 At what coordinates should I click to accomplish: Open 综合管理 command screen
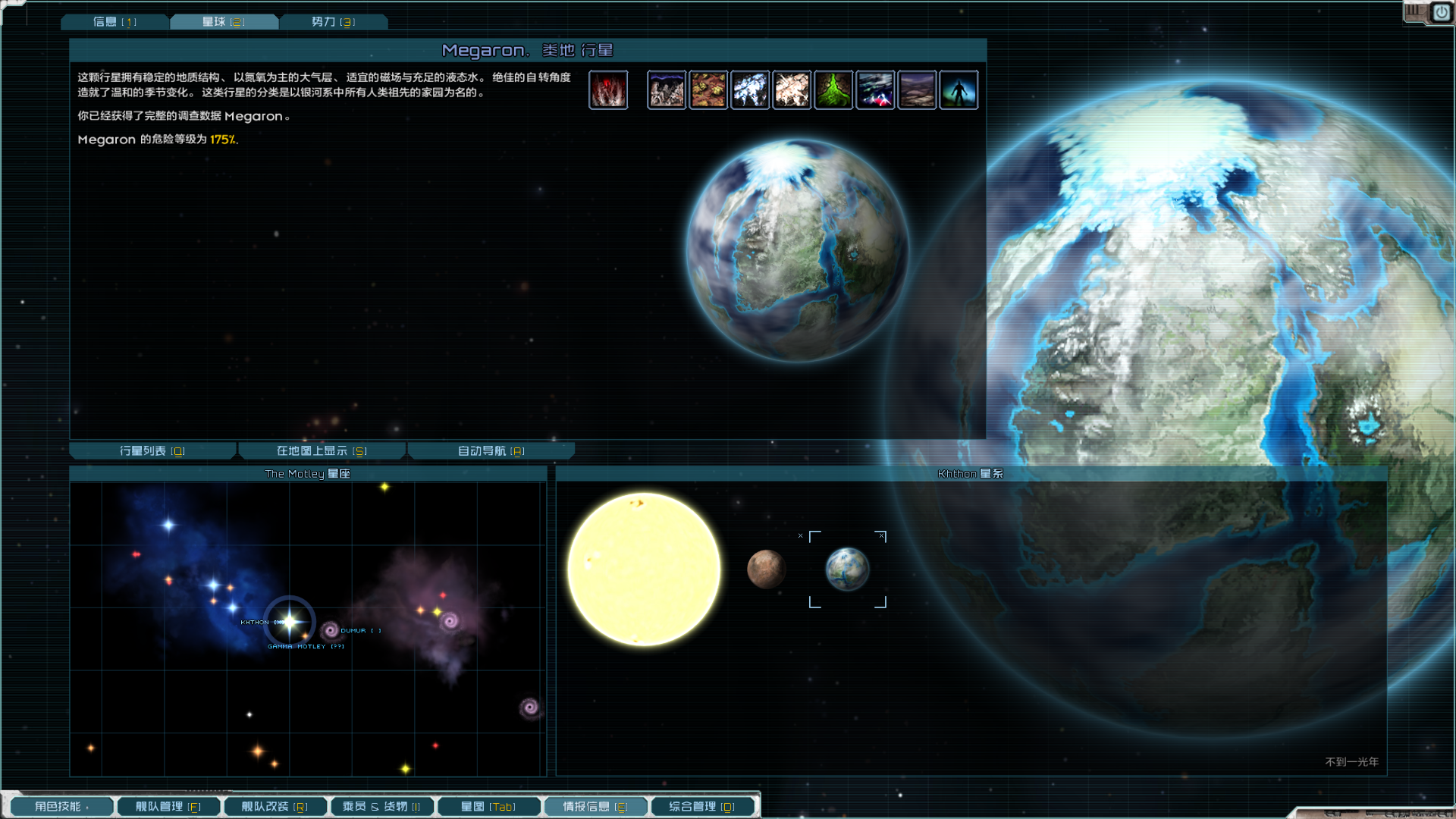click(x=702, y=807)
